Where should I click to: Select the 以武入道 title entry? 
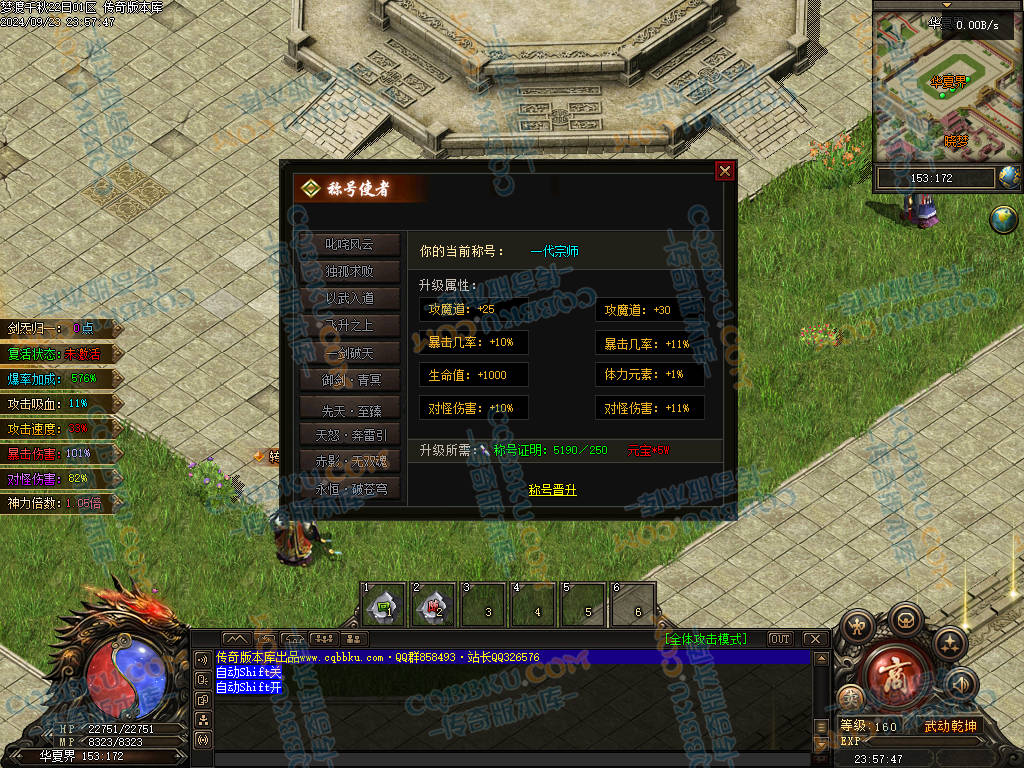[349, 298]
